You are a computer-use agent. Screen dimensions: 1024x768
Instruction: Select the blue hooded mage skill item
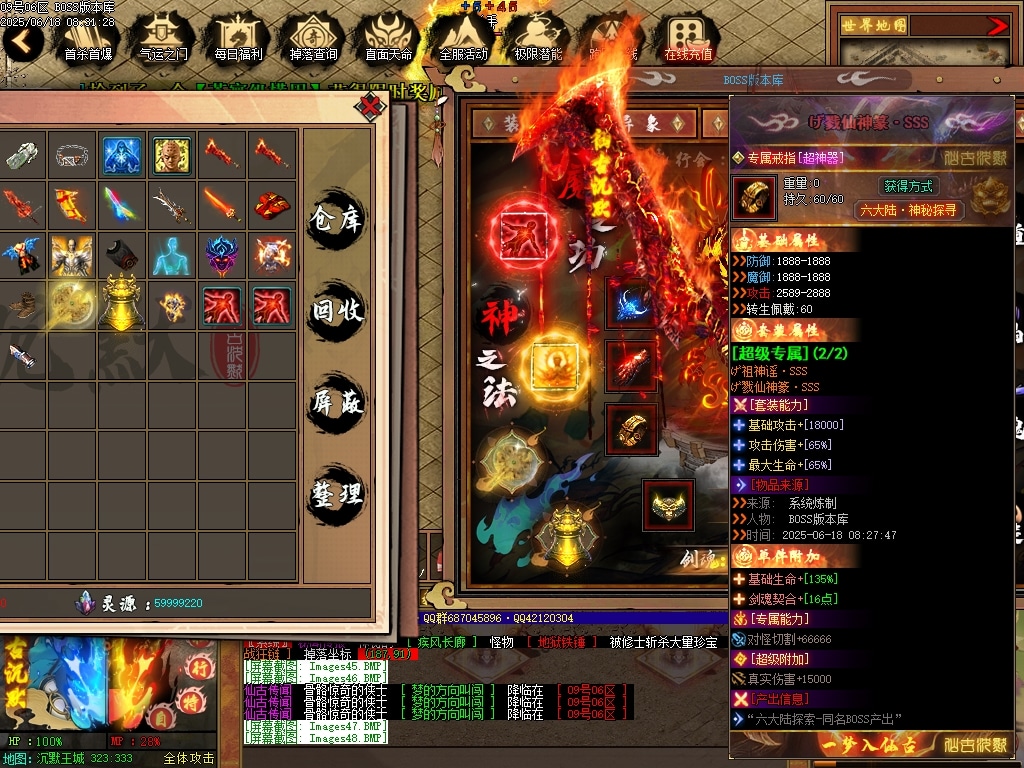point(122,155)
